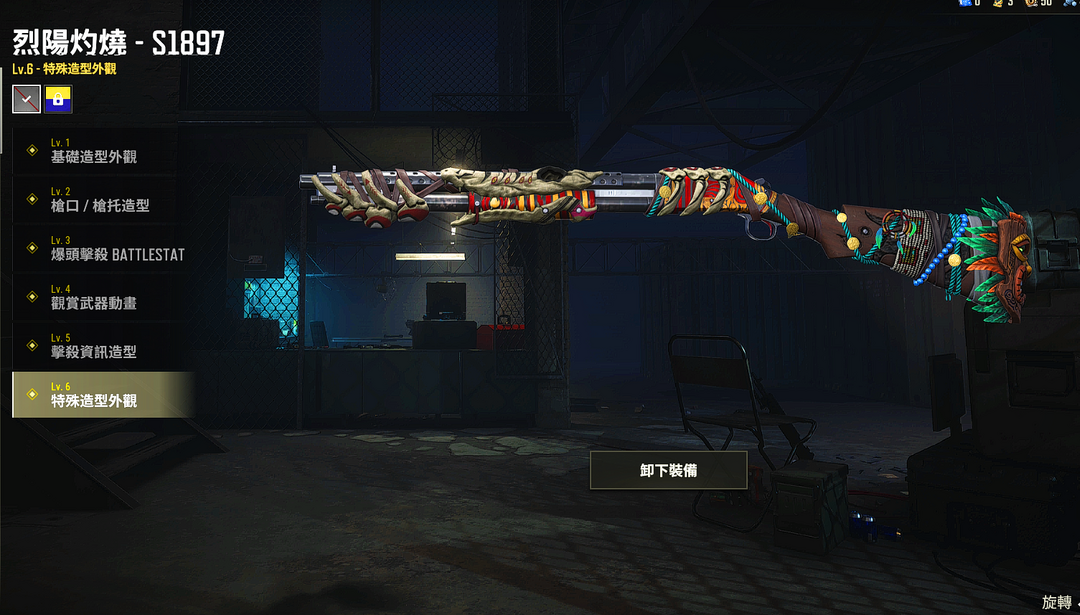Select the locked yellow-blue skin swatch
This screenshot has height=615, width=1080.
(x=58, y=98)
